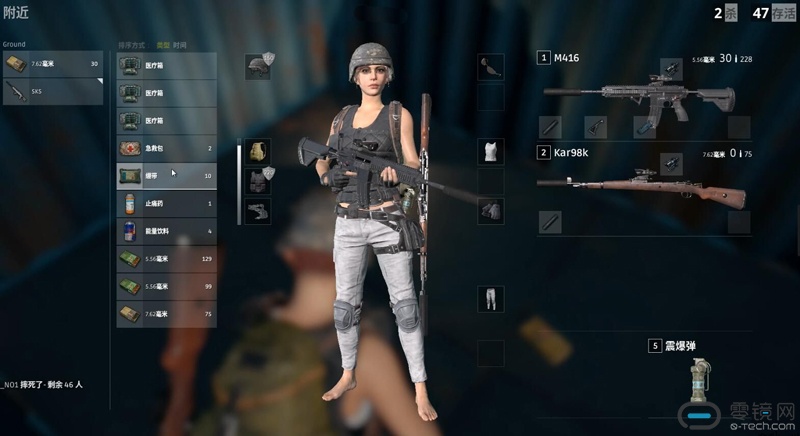Select the equipped backpack slot
800x436 pixels.
258,152
